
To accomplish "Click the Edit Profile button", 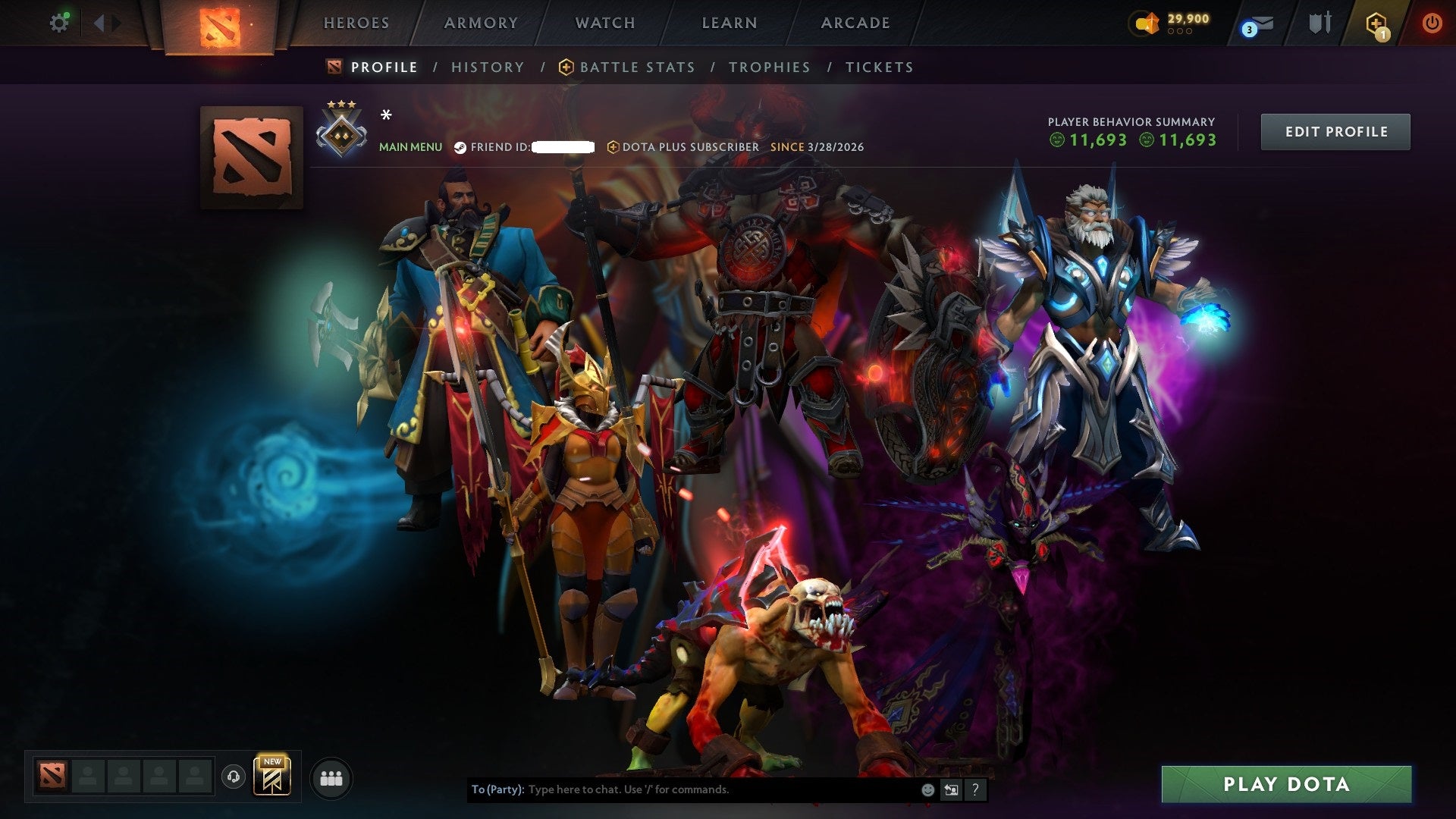I will [1335, 131].
